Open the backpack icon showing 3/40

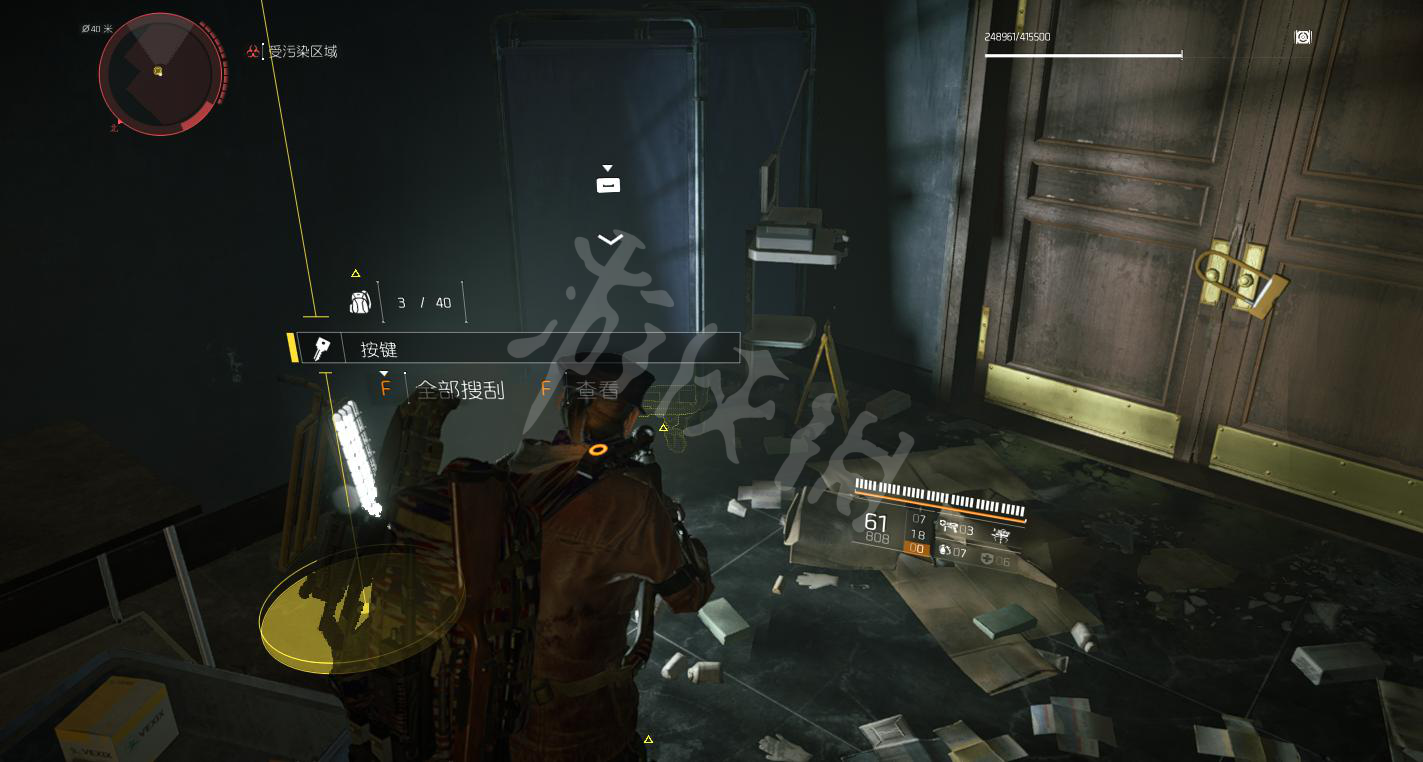pos(360,302)
